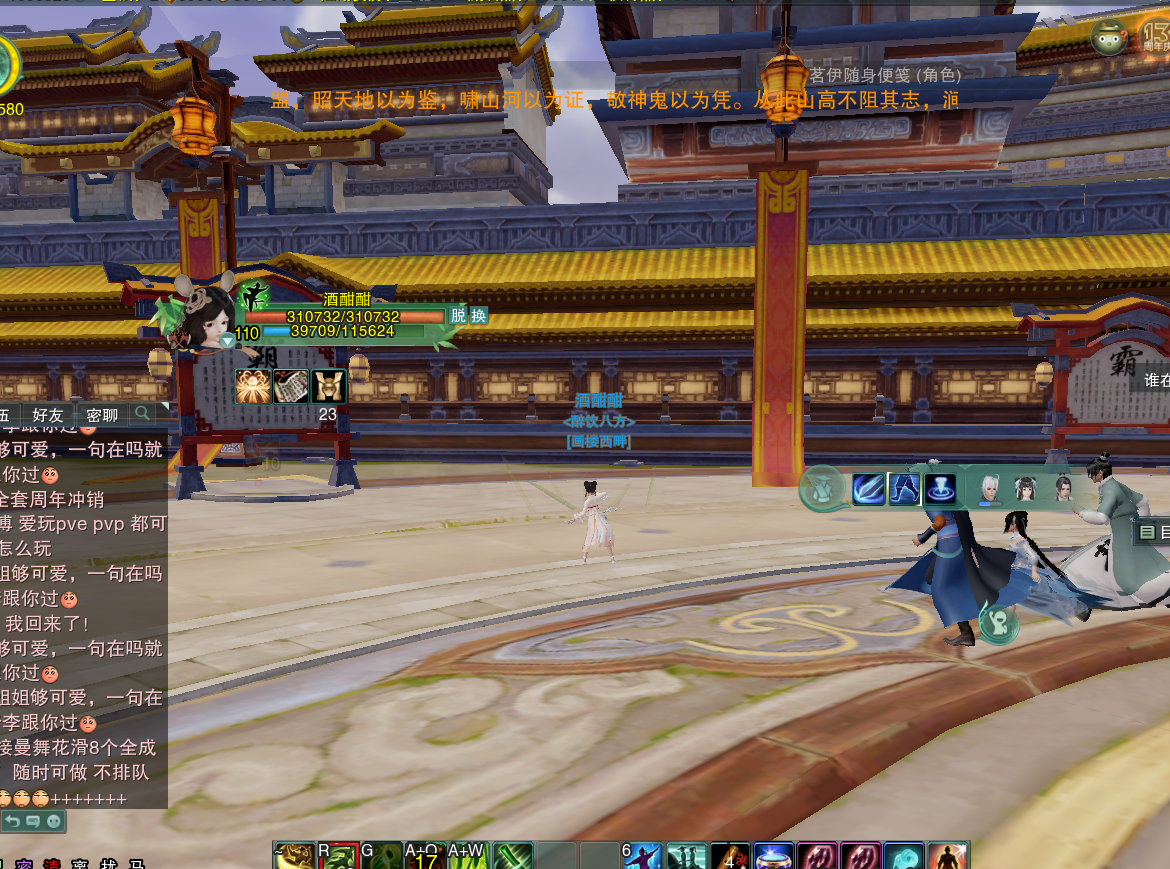Open the chat search magnifier
The width and height of the screenshot is (1170, 869).
click(143, 413)
